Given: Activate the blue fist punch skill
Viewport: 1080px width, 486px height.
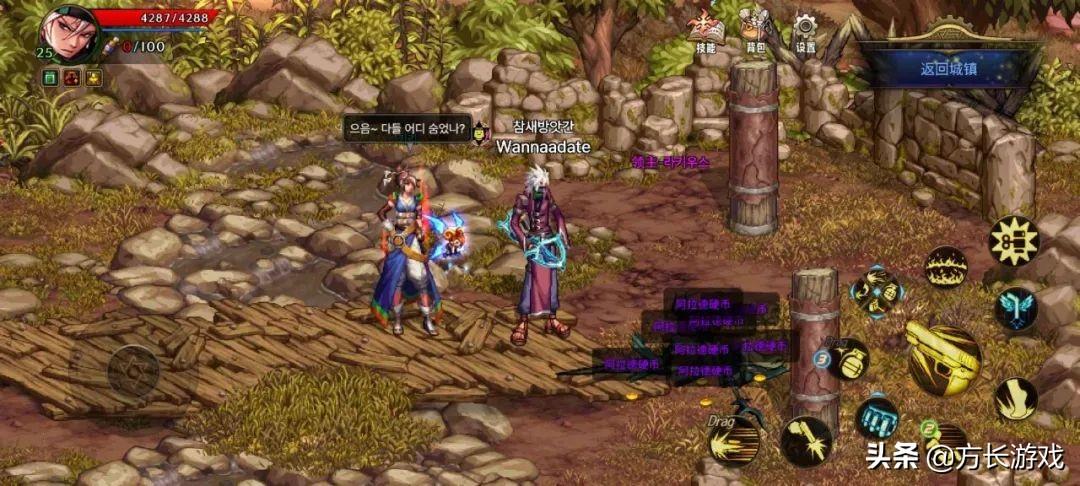Looking at the screenshot, I should (877, 418).
